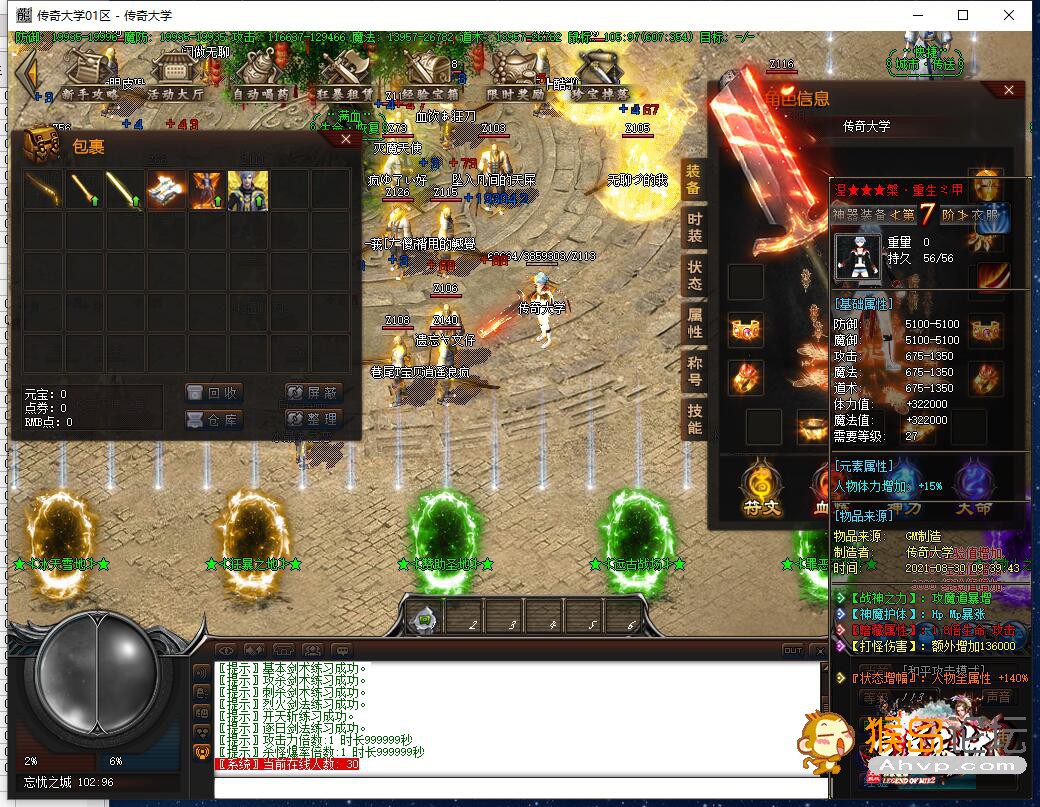The width and height of the screenshot is (1040, 807).
Task: Click the 回收 recycle button
Action: click(x=214, y=393)
